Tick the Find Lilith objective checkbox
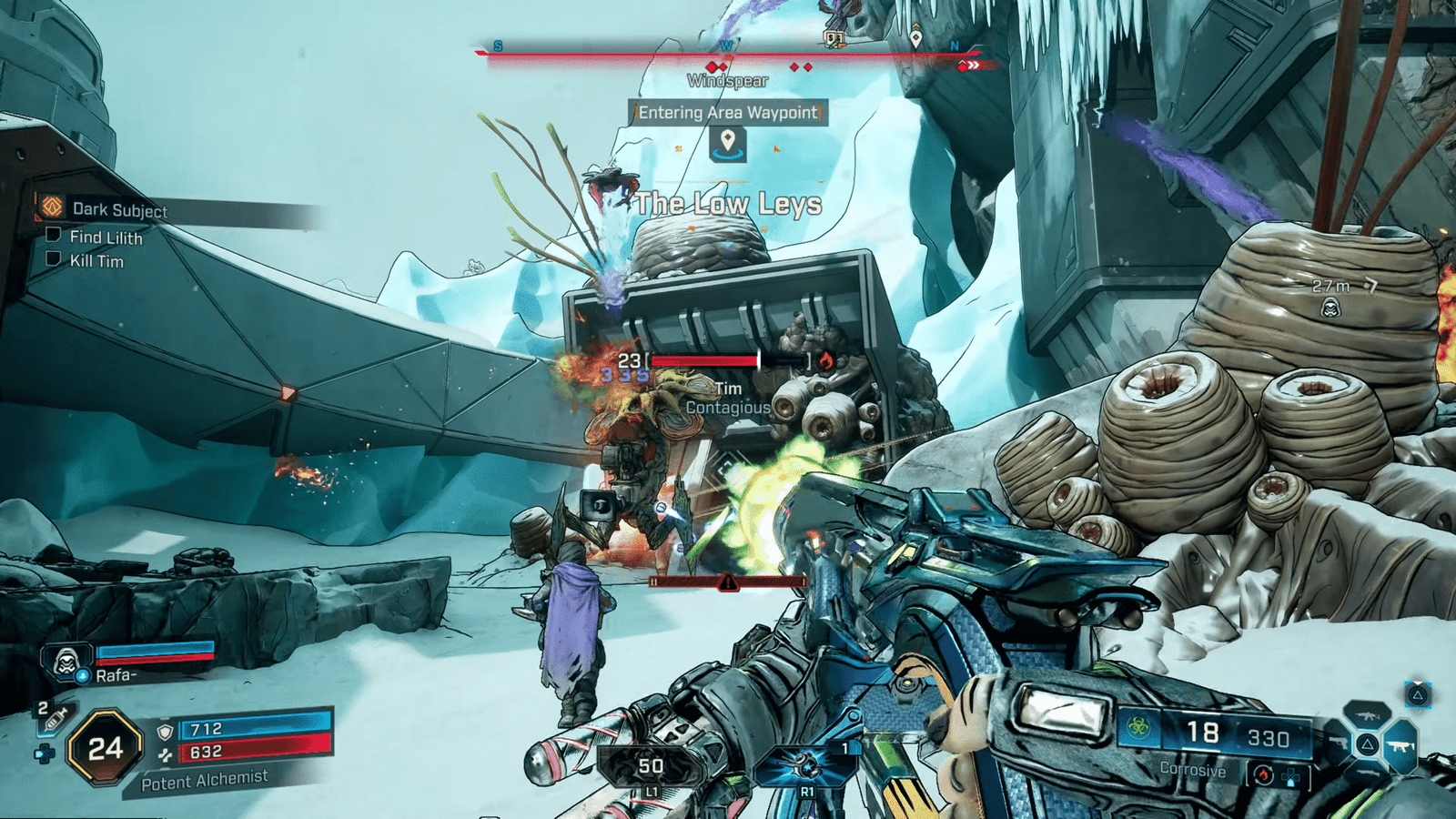The height and width of the screenshot is (819, 1456). click(54, 236)
